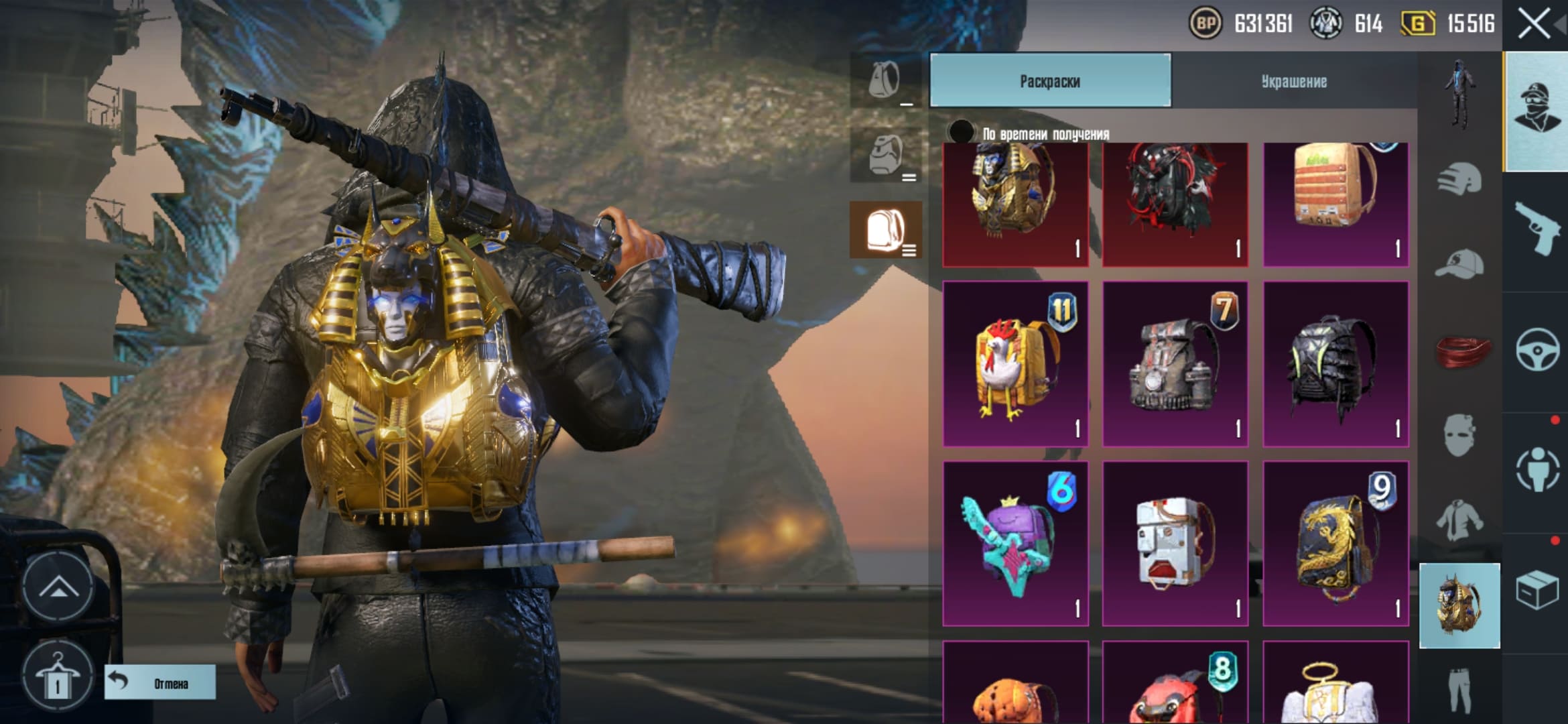1568x724 pixels.
Task: Pick the white robot backpack skin
Action: (x=1175, y=544)
